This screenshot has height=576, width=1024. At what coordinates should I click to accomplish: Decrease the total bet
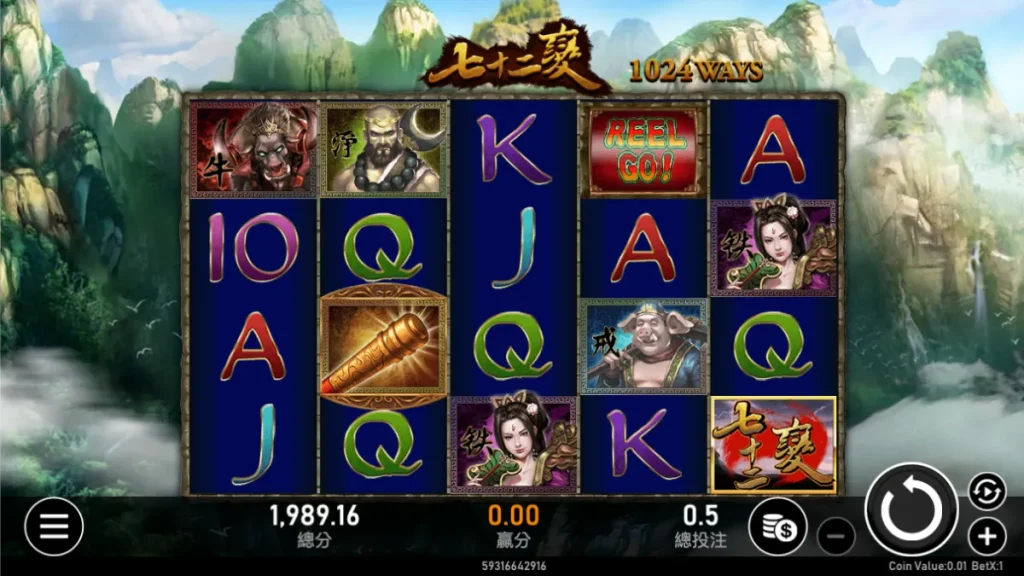(x=836, y=536)
